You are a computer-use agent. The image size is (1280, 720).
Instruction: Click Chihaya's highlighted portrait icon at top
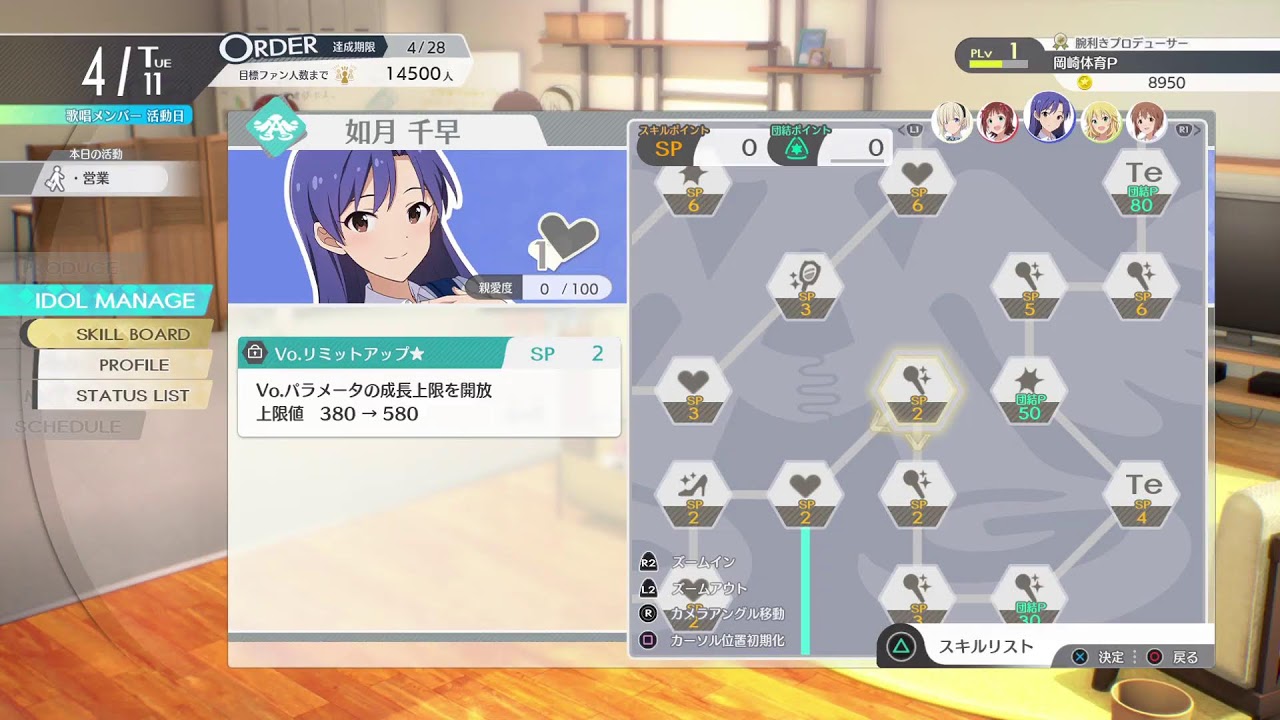click(1050, 120)
